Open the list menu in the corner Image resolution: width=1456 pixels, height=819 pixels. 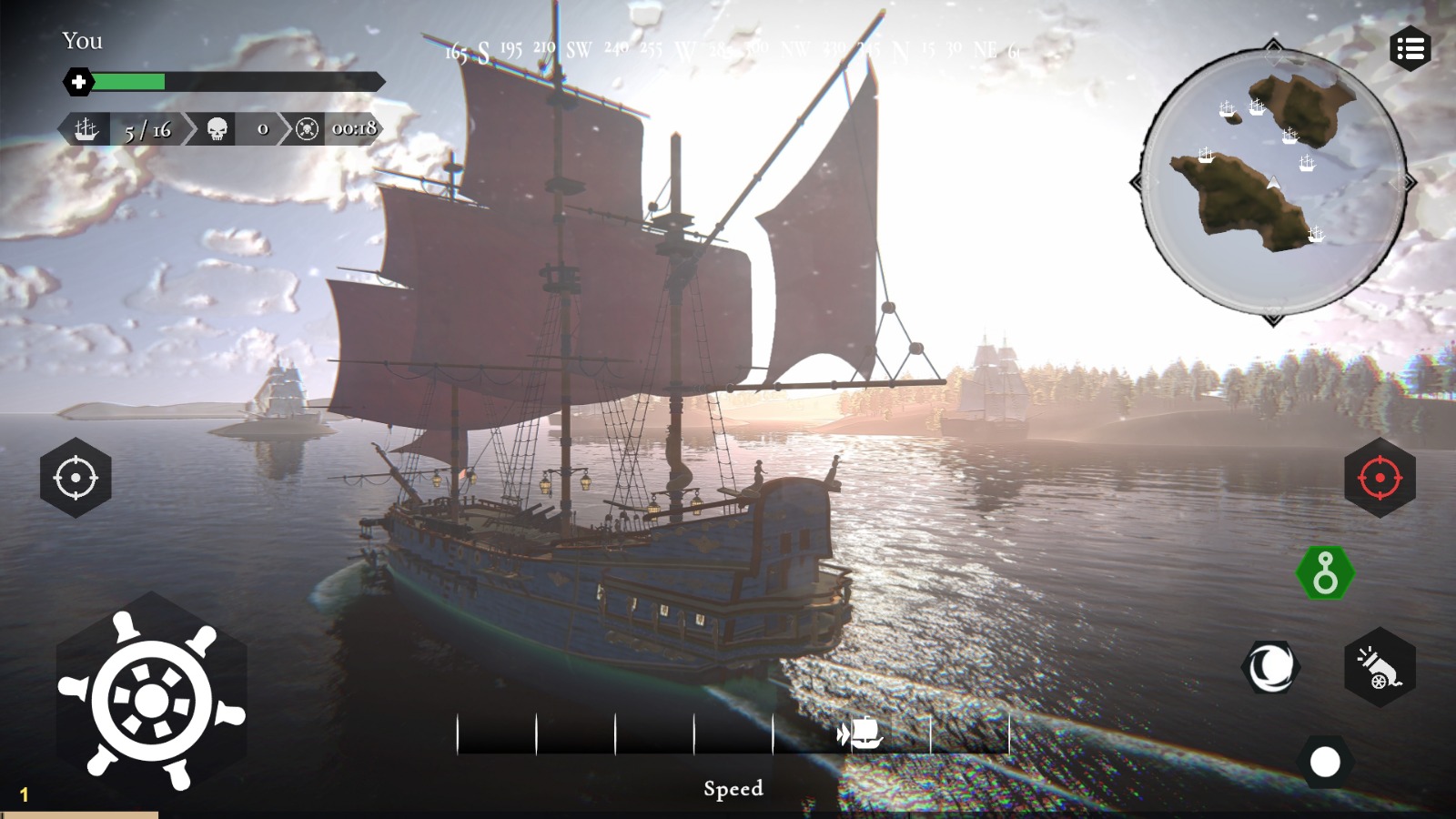[1410, 49]
